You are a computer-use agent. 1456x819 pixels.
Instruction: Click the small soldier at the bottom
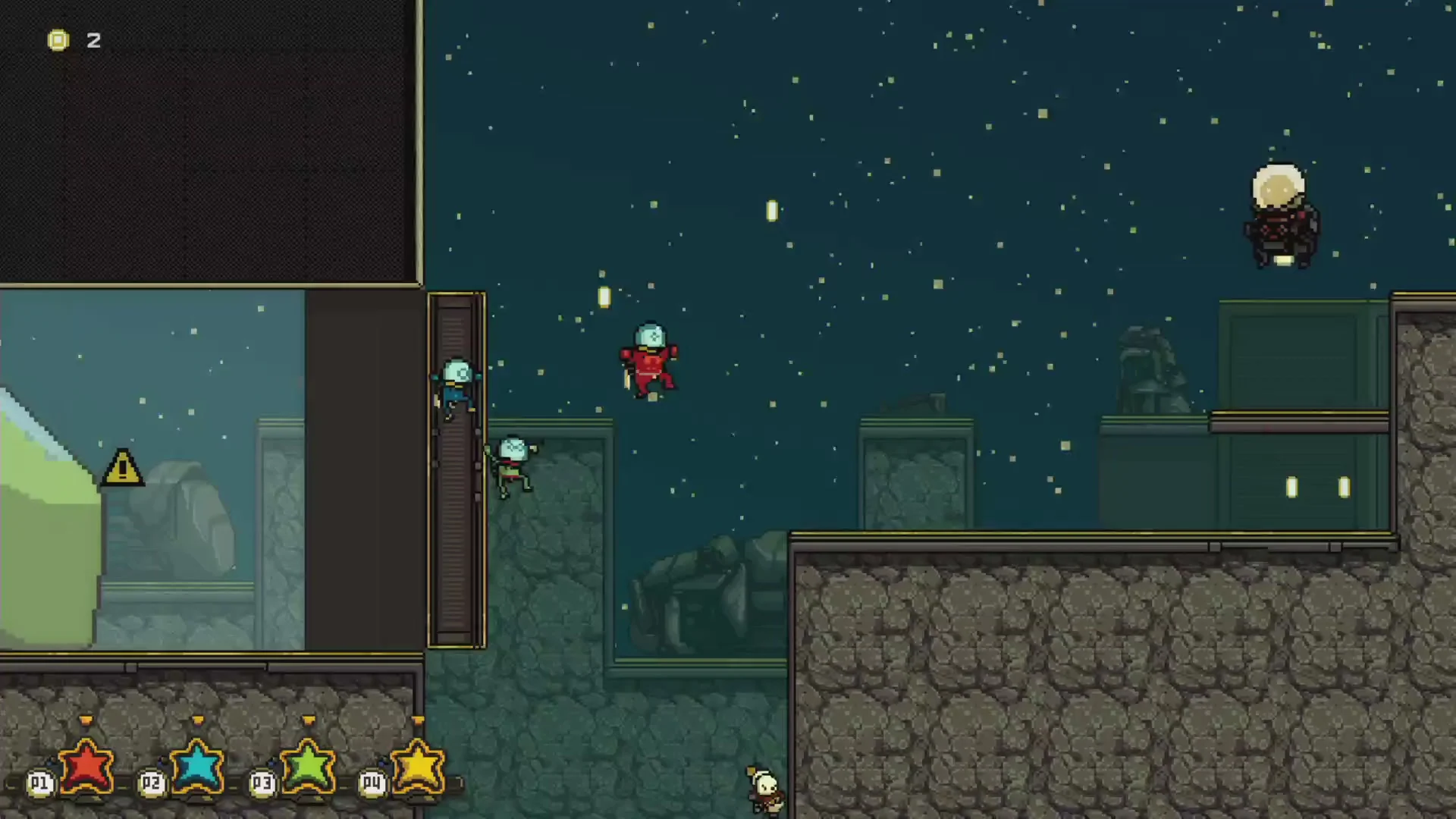[764, 789]
